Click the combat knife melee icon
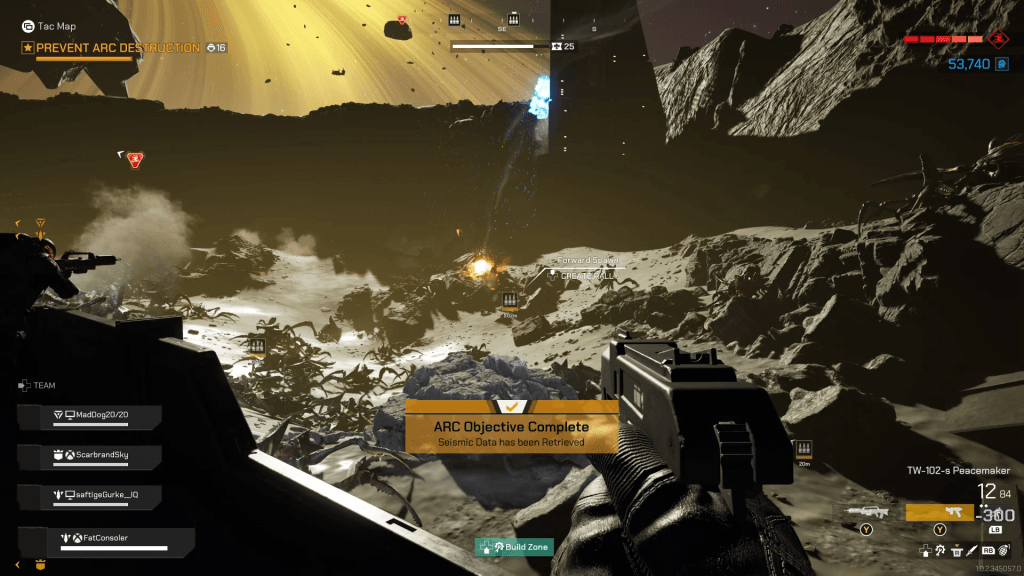 pos(971,550)
